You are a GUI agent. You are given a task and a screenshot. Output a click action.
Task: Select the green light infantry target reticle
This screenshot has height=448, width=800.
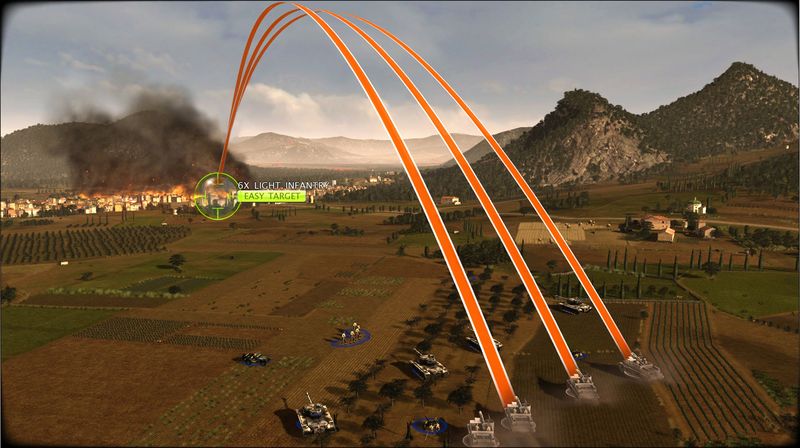(x=216, y=195)
